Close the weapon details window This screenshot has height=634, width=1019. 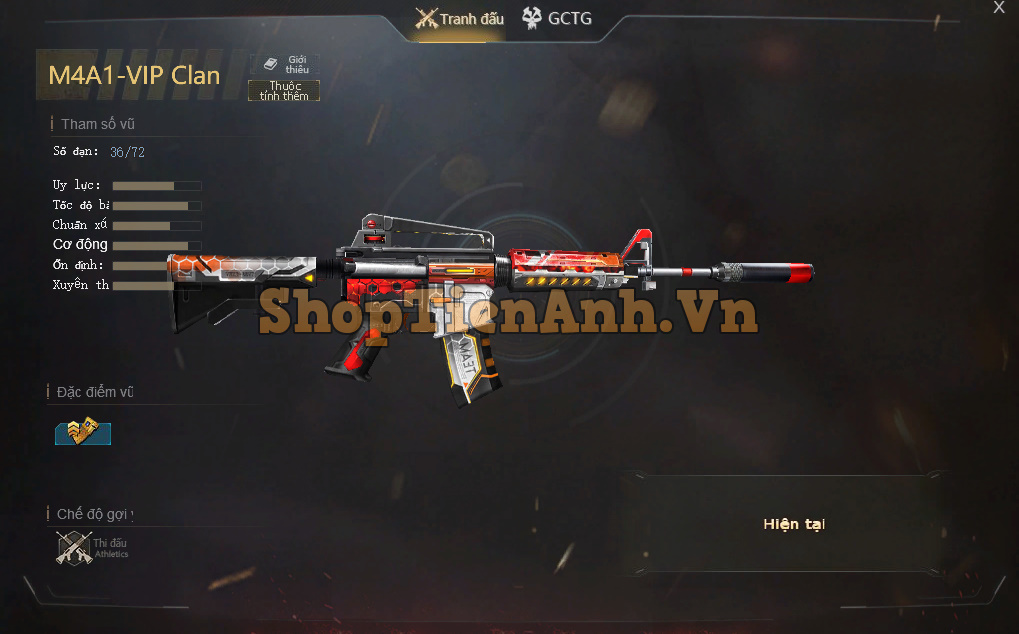click(998, 8)
